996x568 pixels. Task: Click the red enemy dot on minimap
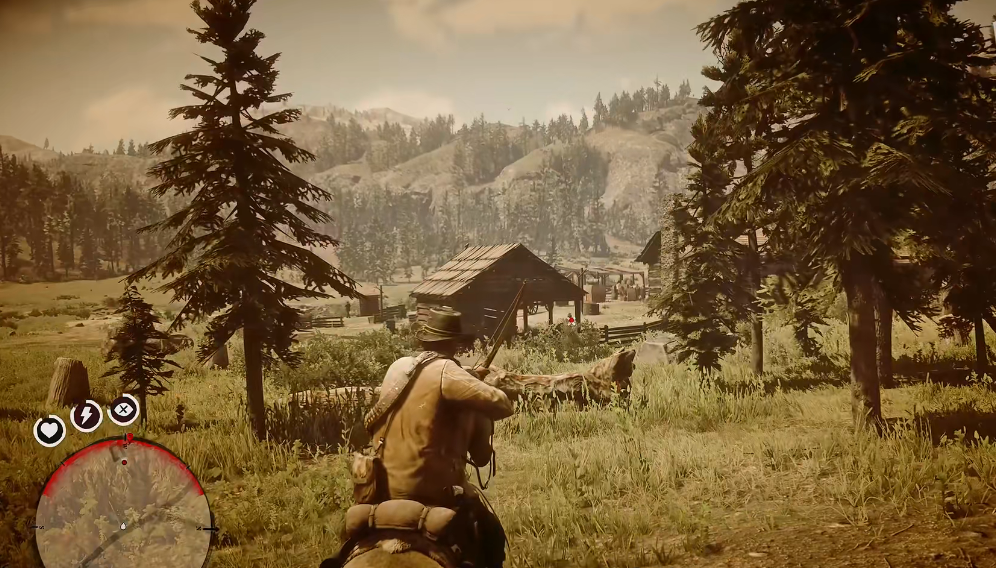tap(123, 462)
